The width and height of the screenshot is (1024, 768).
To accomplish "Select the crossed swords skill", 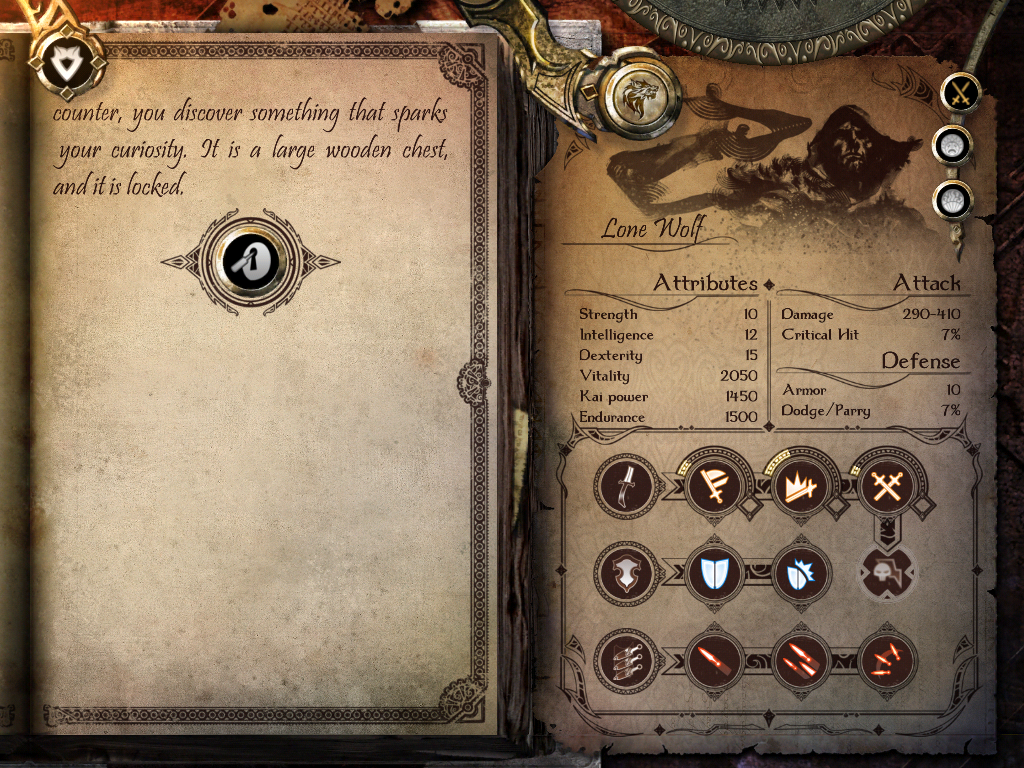I will pos(887,487).
